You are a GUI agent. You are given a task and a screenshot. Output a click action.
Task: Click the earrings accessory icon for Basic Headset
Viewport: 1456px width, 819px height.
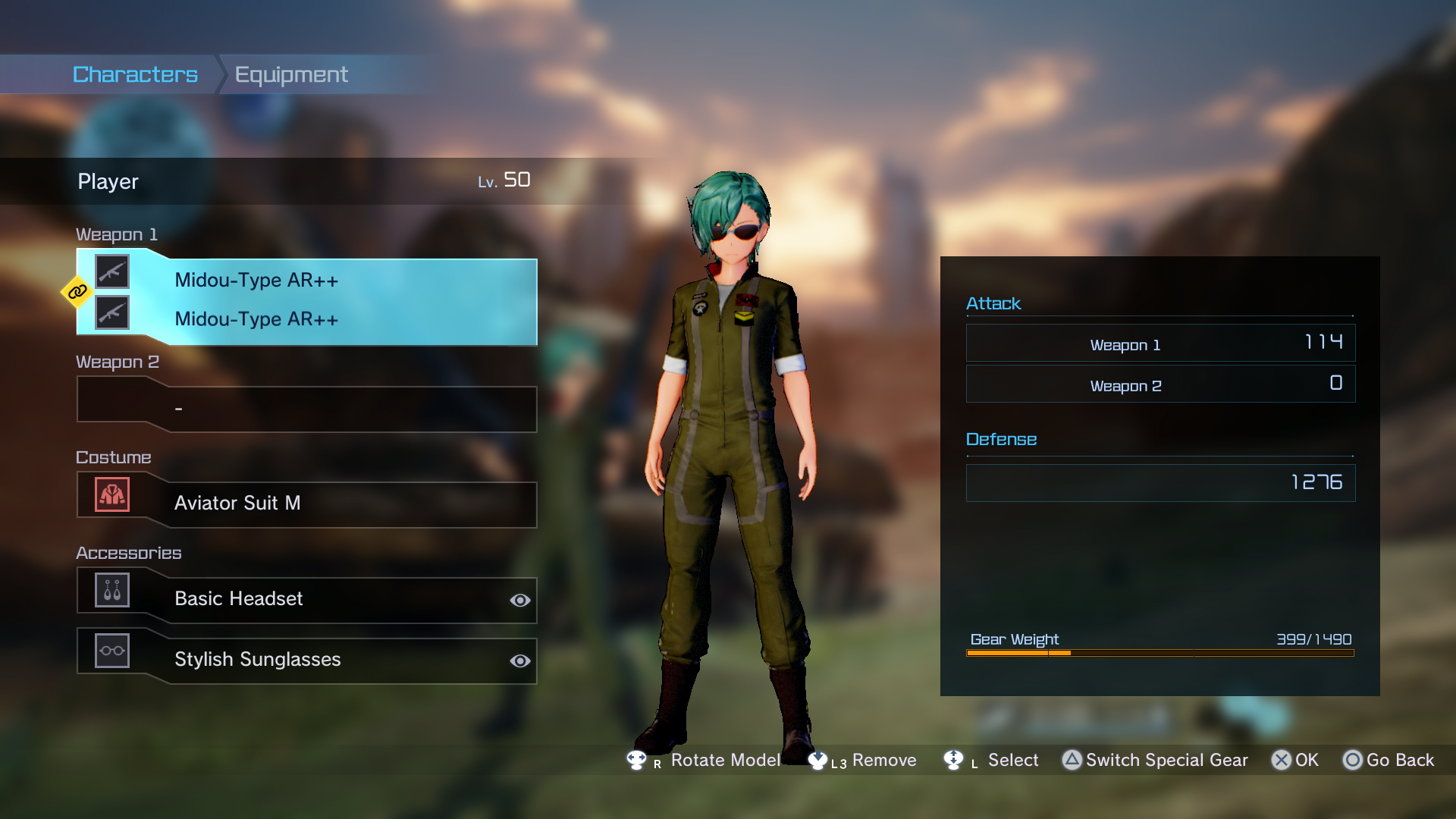click(x=111, y=590)
